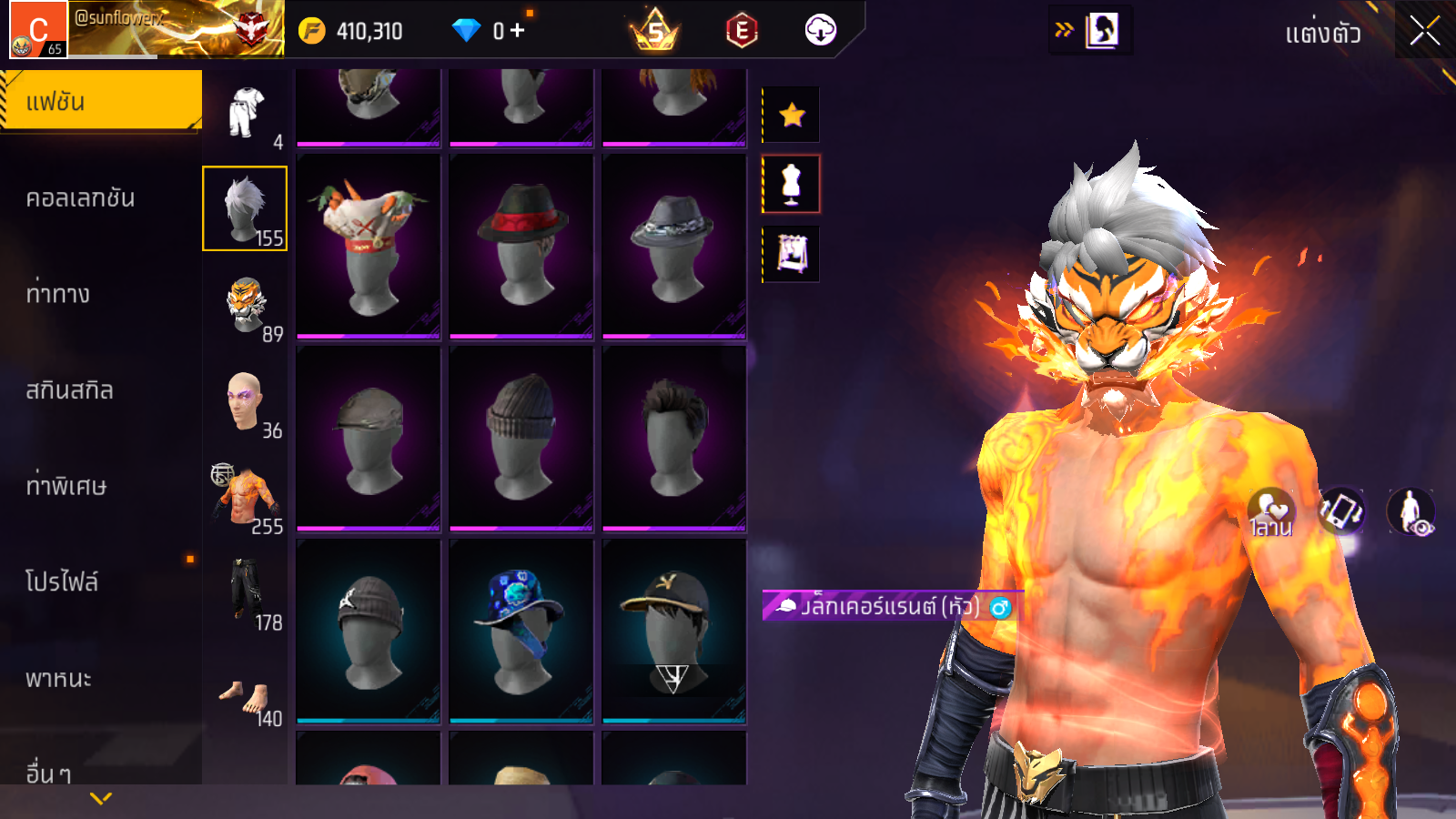Pick the blue galaxy bucket hat
Viewport: 1456px width, 819px height.
(521, 630)
